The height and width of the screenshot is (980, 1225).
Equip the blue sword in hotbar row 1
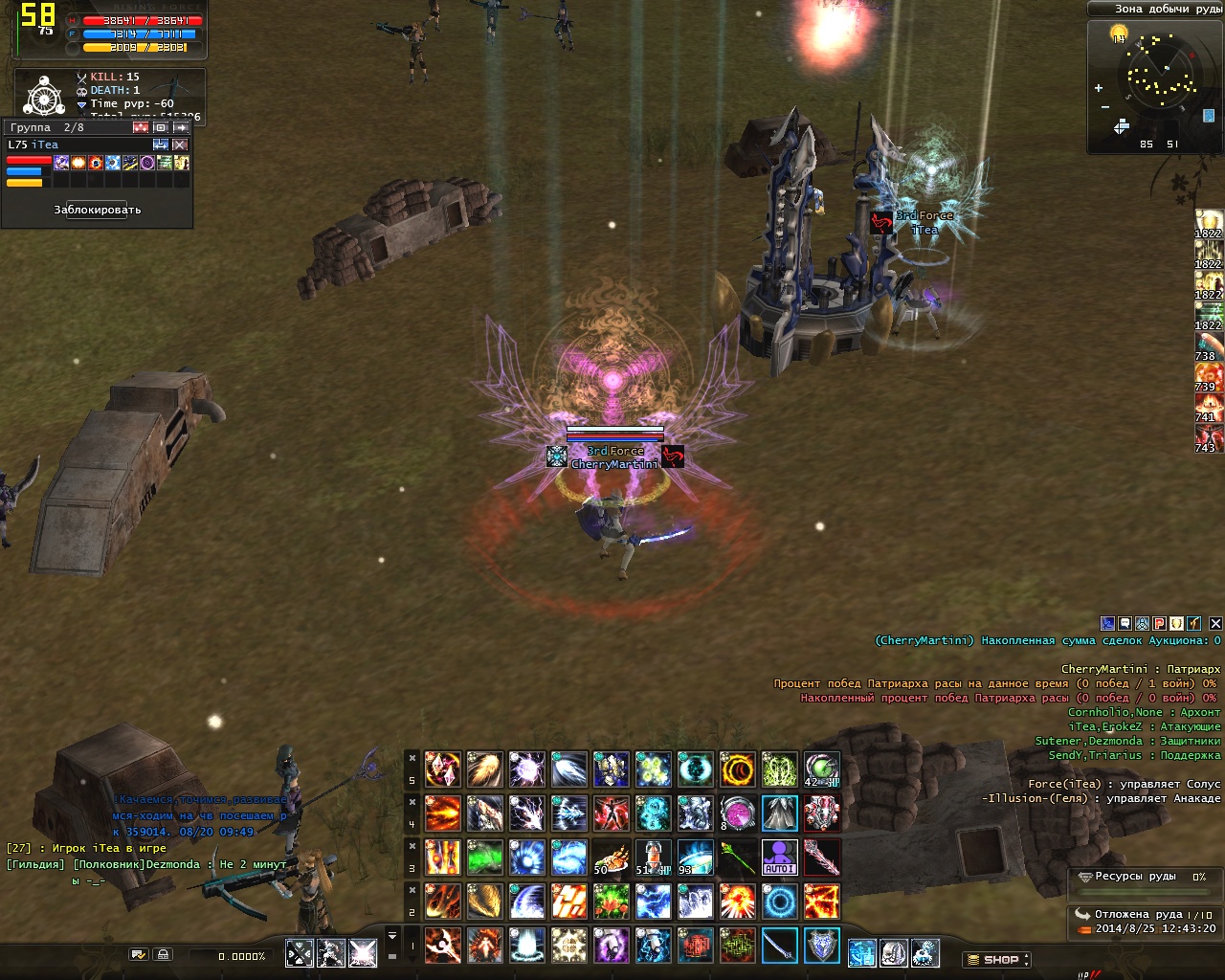(x=779, y=946)
